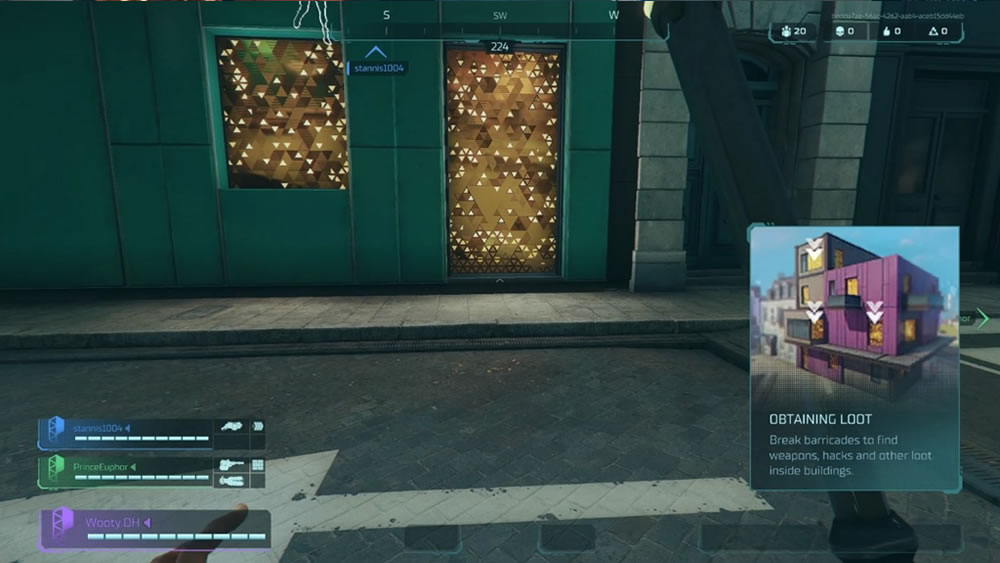Select PrinceEuphor's squad member panel
This screenshot has width=1000, height=563.
[125, 471]
